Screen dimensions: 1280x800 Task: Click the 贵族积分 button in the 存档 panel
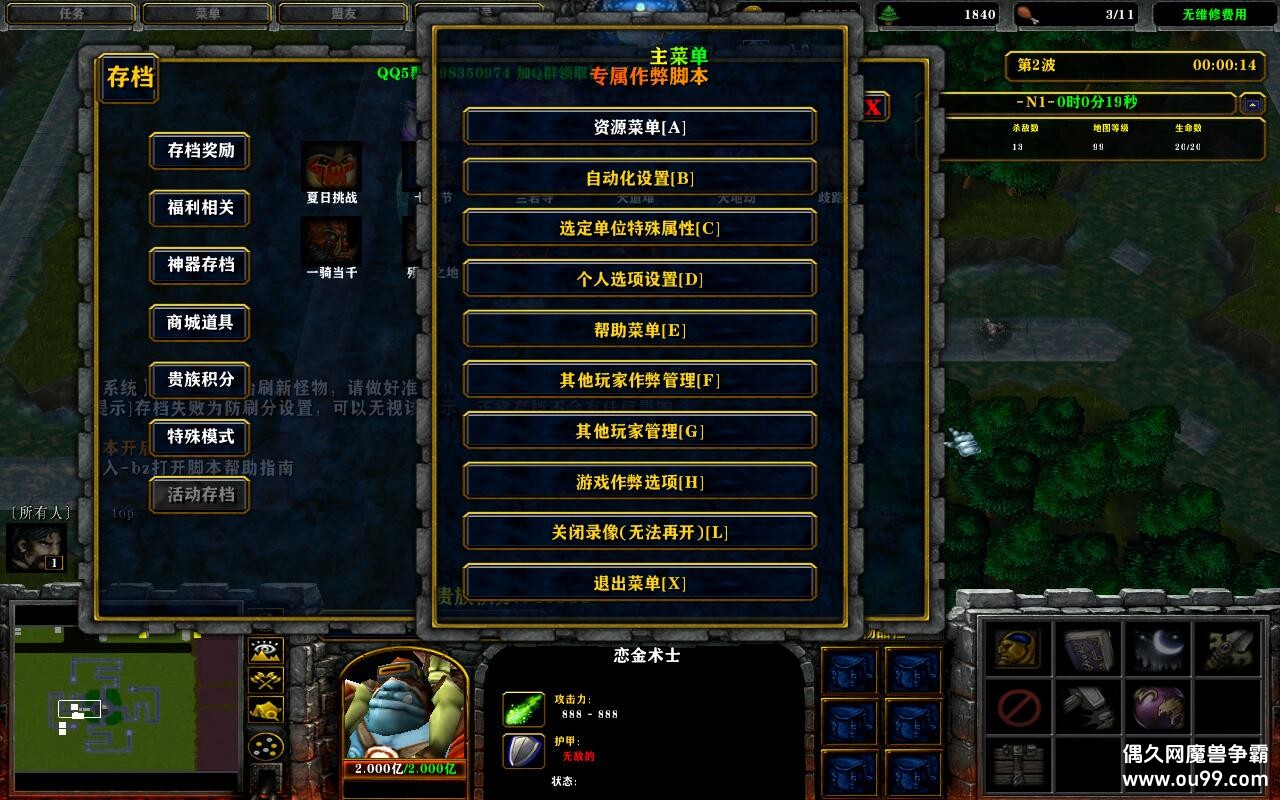point(199,381)
